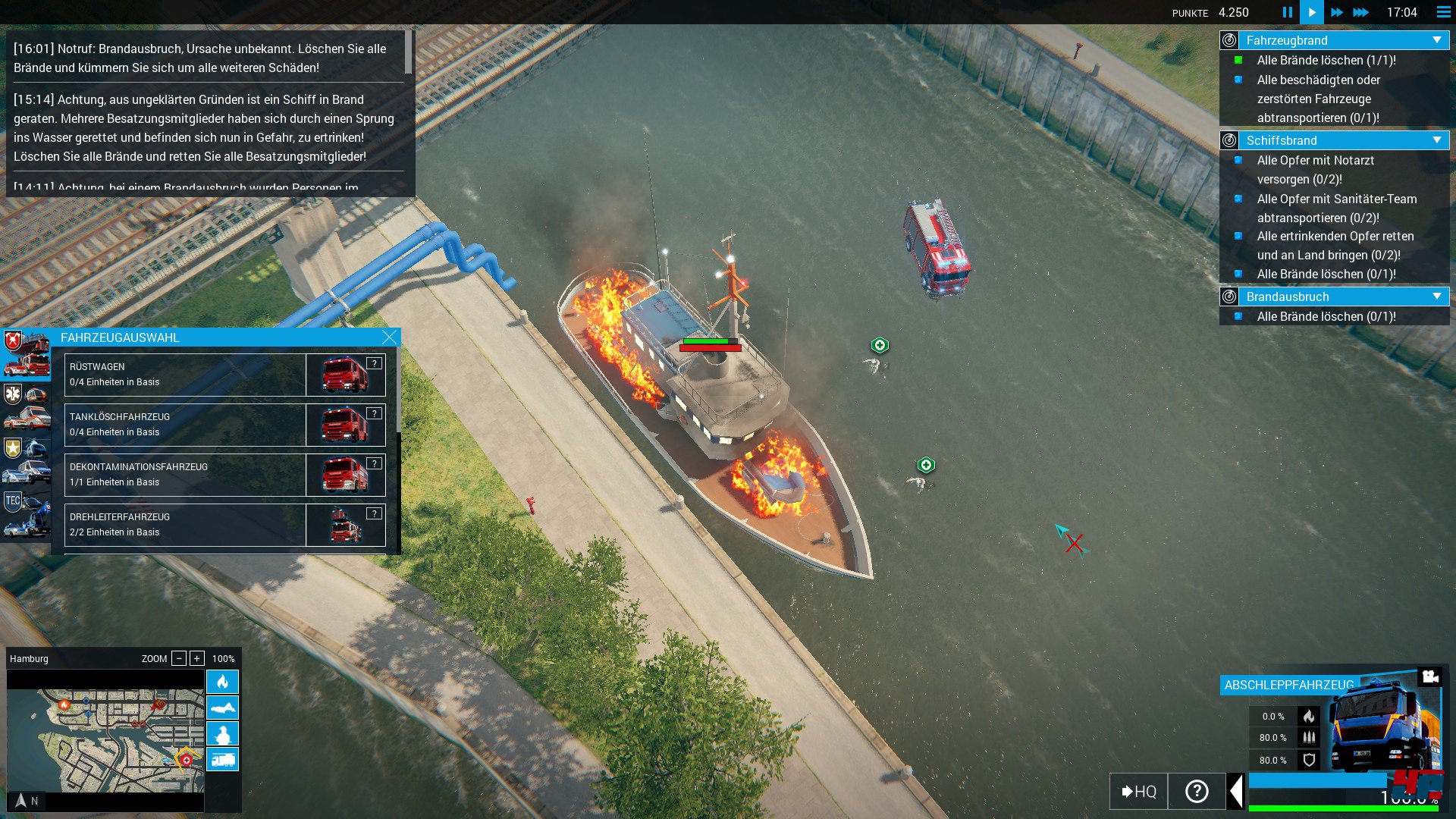The height and width of the screenshot is (819, 1456).
Task: Set game to normal play speed
Action: pos(1311,12)
